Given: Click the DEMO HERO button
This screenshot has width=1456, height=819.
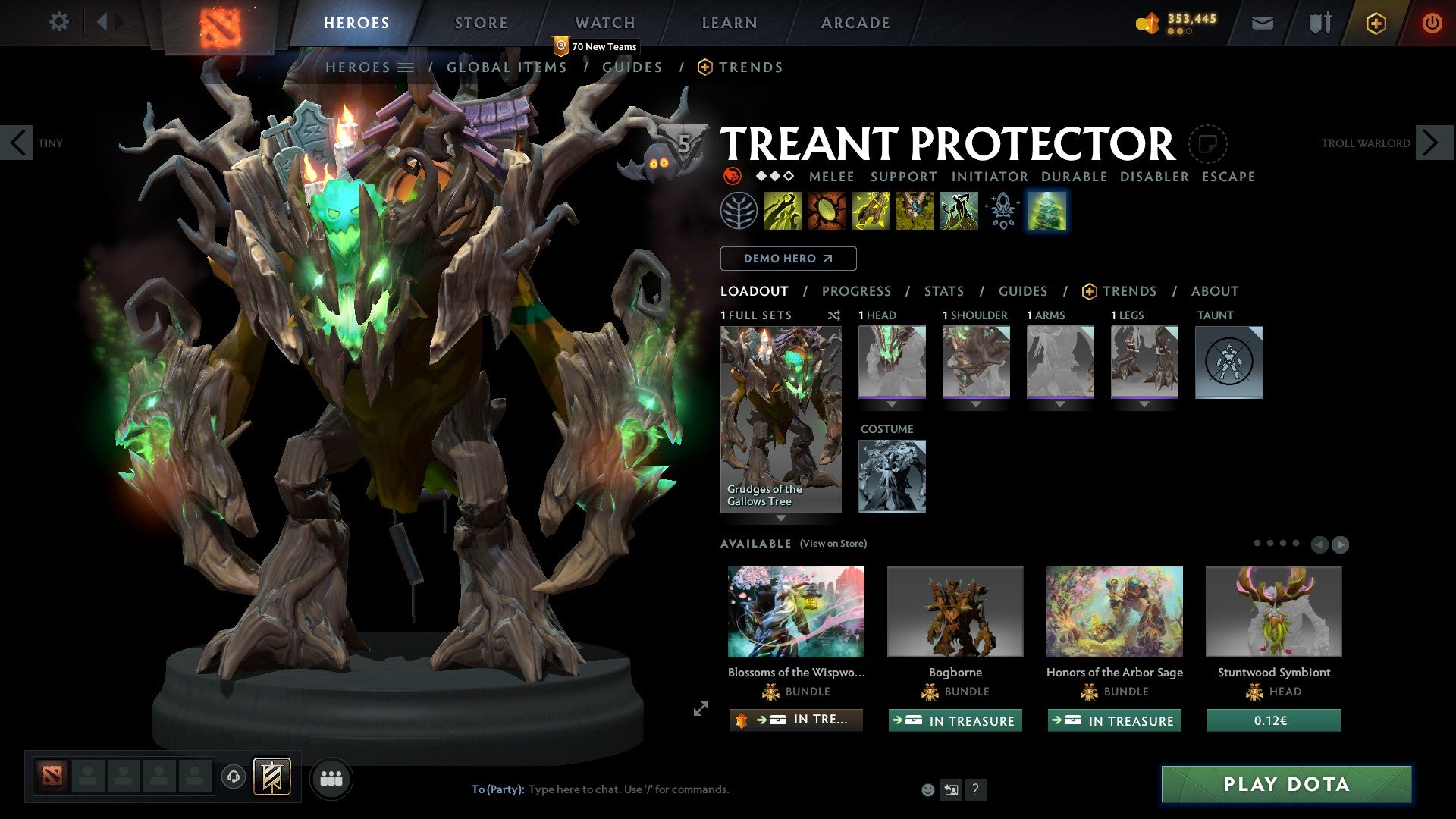Looking at the screenshot, I should click(x=788, y=258).
